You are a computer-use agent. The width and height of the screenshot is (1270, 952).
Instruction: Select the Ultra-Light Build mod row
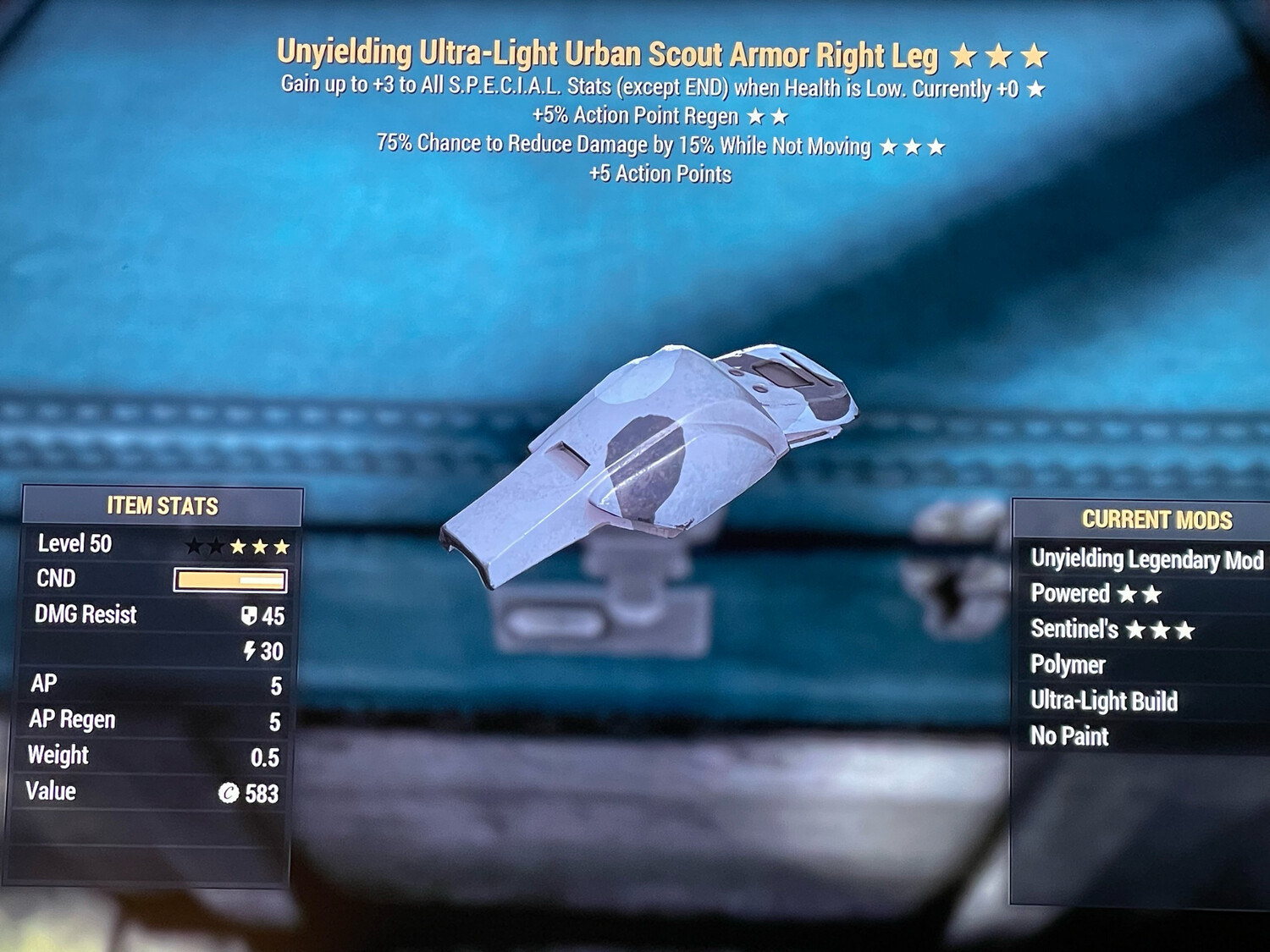click(1103, 701)
